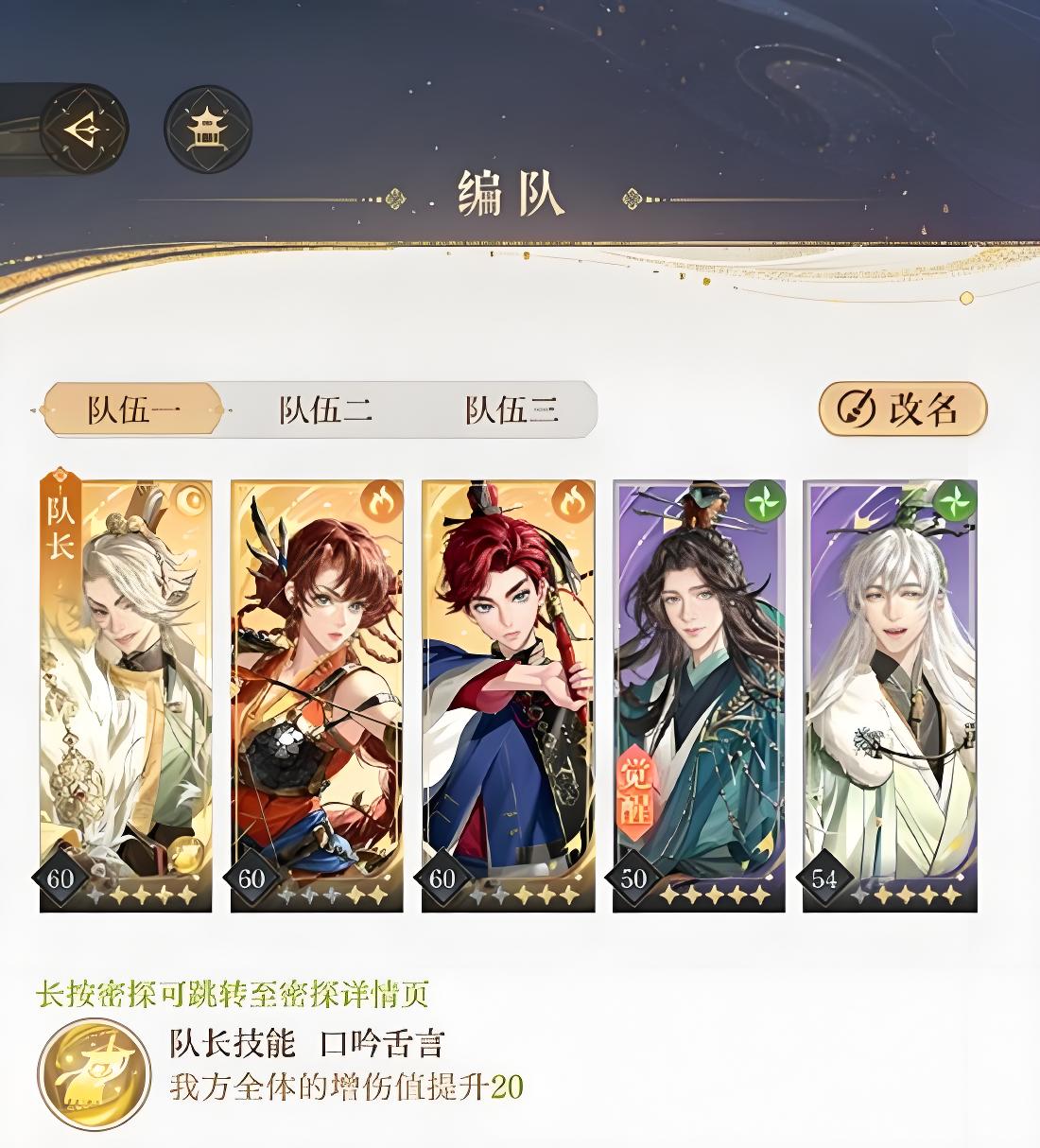
Task: Select the white-haired level 54 character card
Action: (x=890, y=695)
